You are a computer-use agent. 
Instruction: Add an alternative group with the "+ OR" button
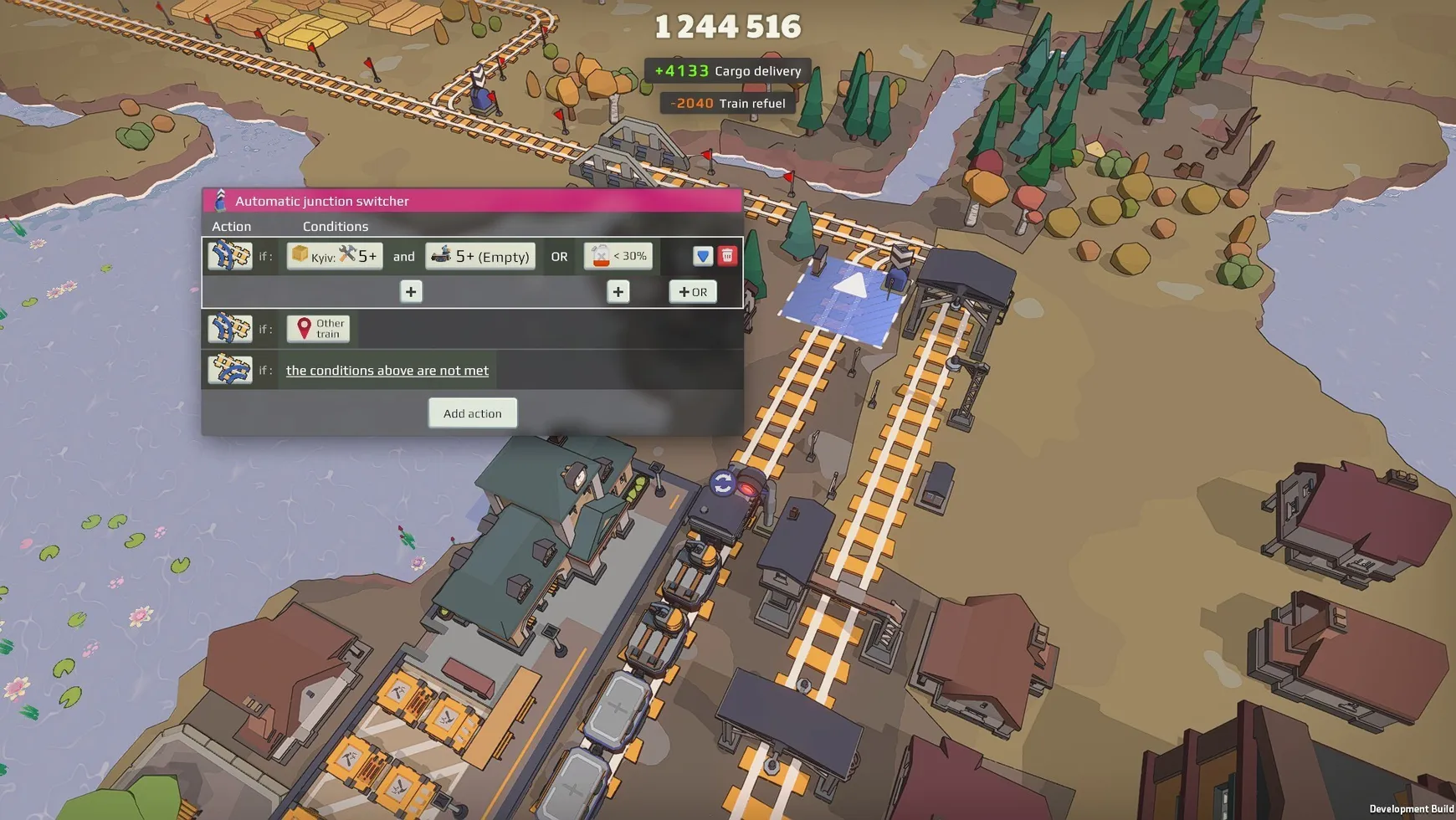click(693, 291)
